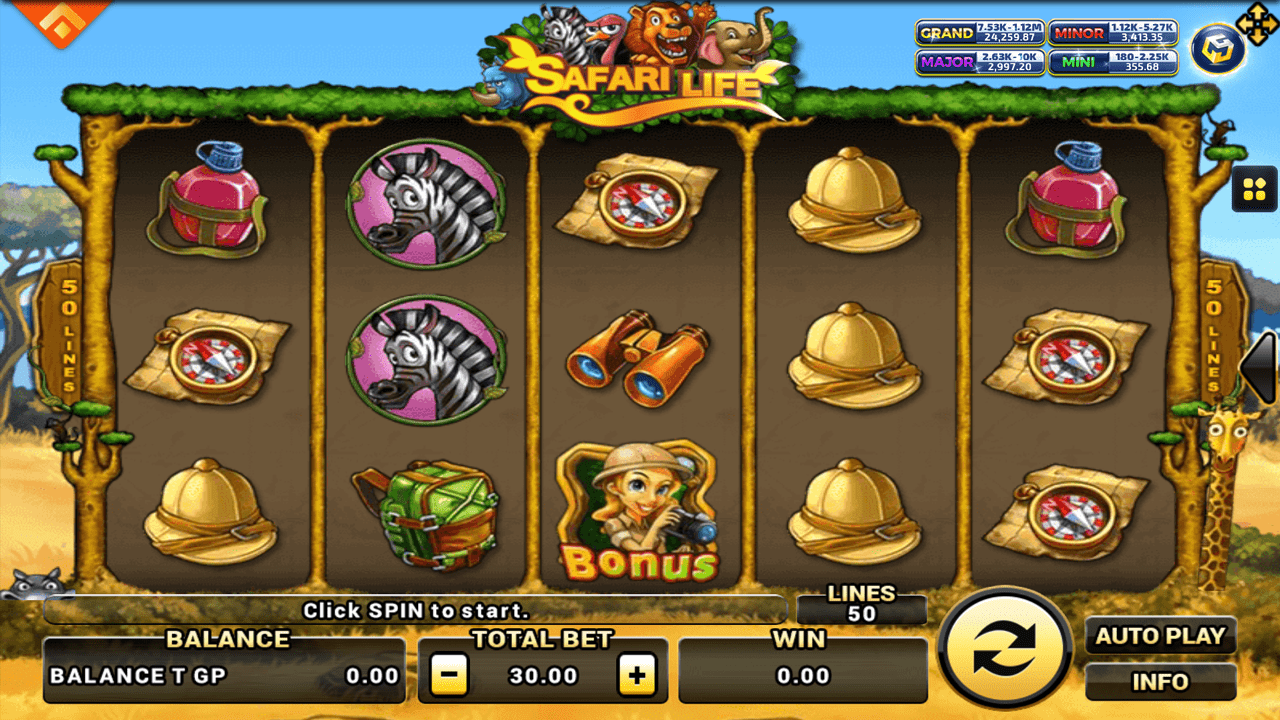
Task: Open the round blue G logo button
Action: (x=1217, y=48)
